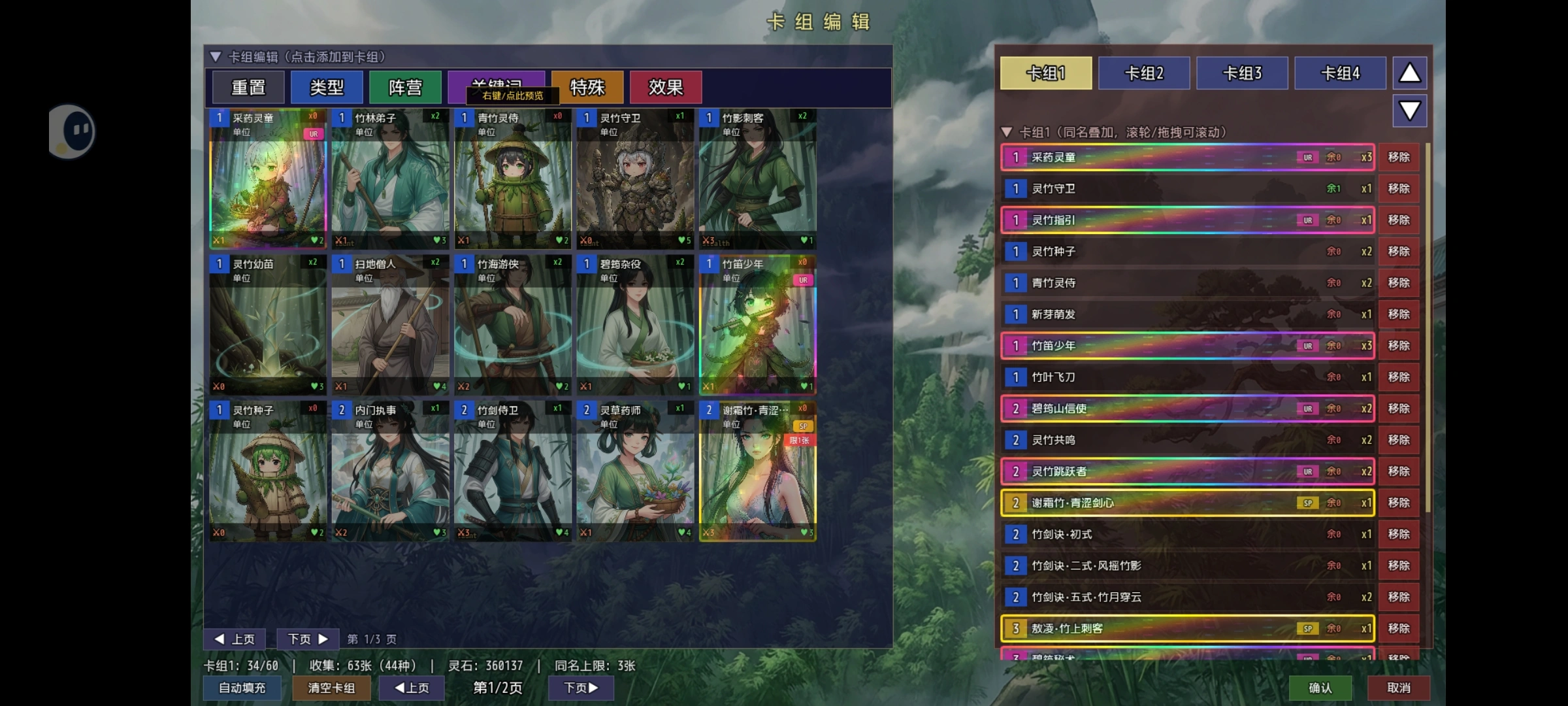Switch to deck tab 卡组4
This screenshot has width=1568, height=706.
[x=1340, y=73]
